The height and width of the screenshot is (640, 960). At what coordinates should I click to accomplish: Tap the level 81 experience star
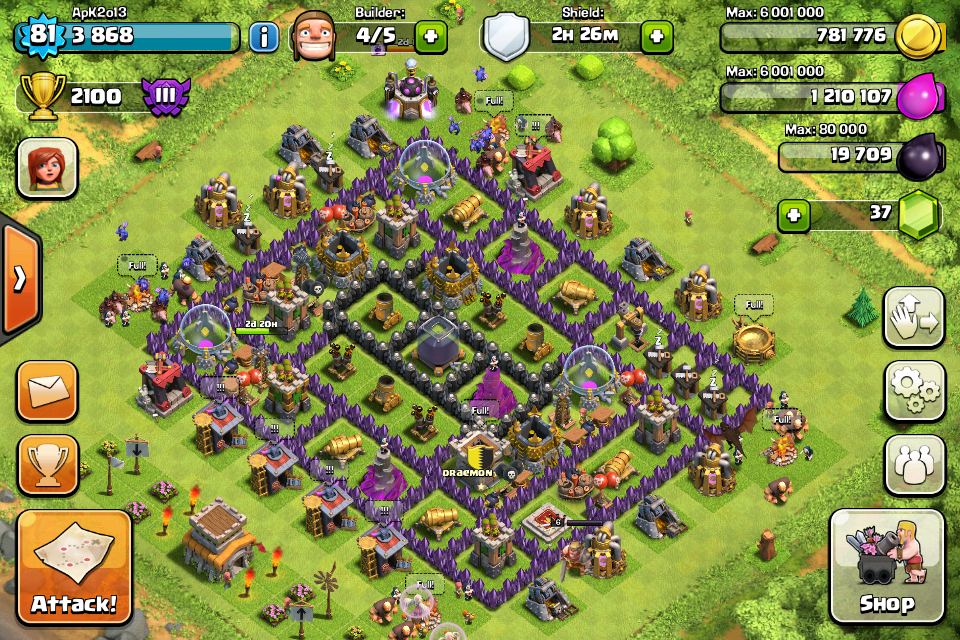click(40, 37)
